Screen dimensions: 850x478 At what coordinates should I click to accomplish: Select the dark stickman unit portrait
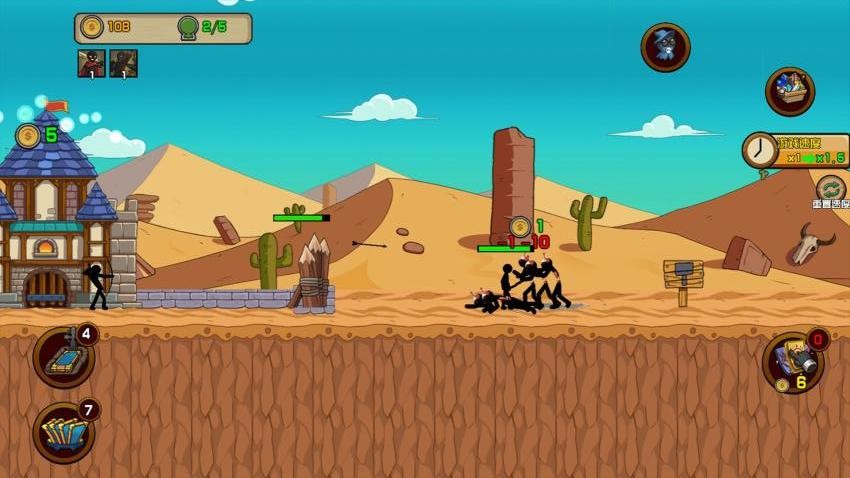click(123, 63)
